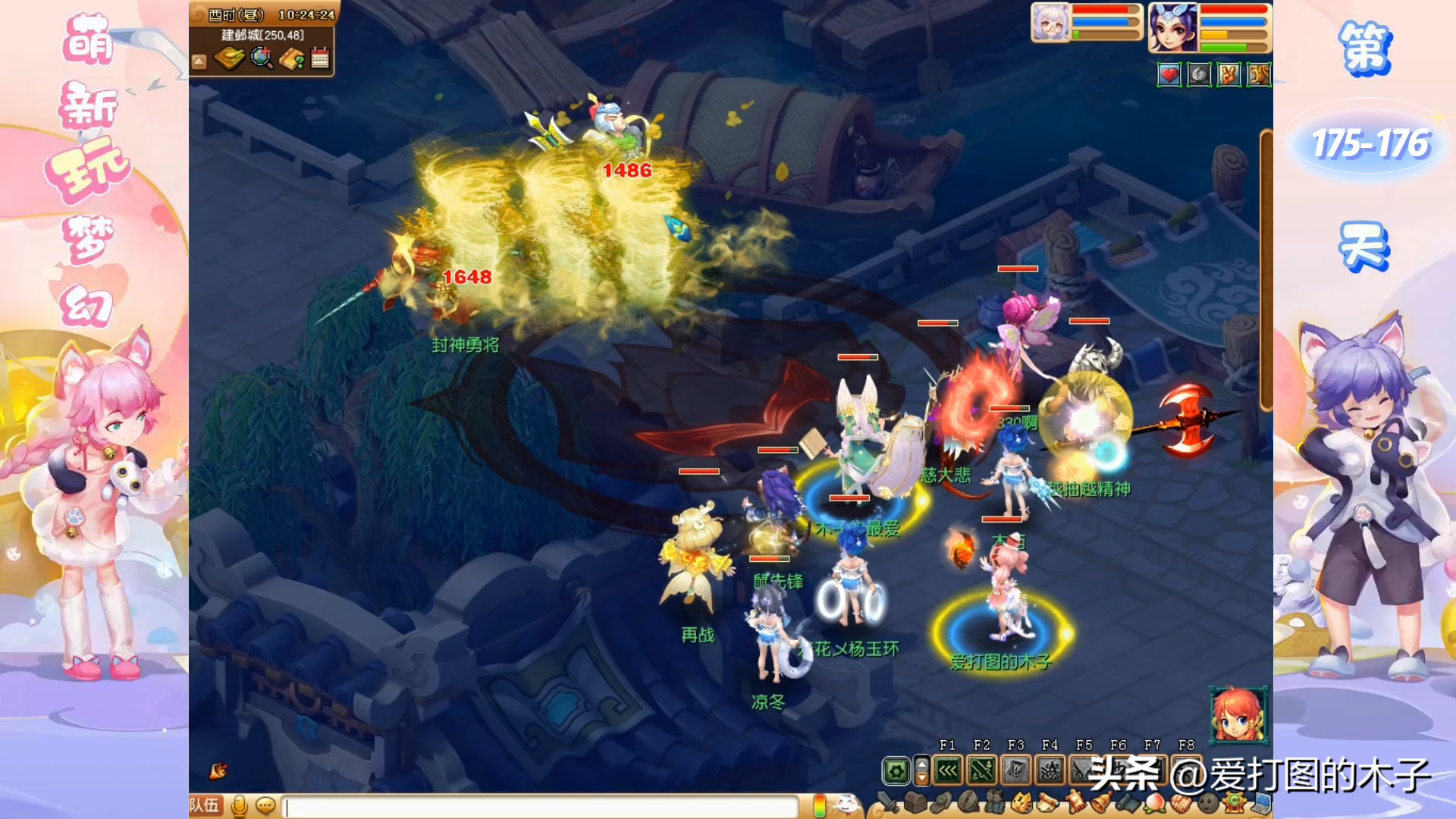This screenshot has height=819, width=1456.
Task: Click the white-haired pet portrait
Action: pyautogui.click(x=1050, y=23)
